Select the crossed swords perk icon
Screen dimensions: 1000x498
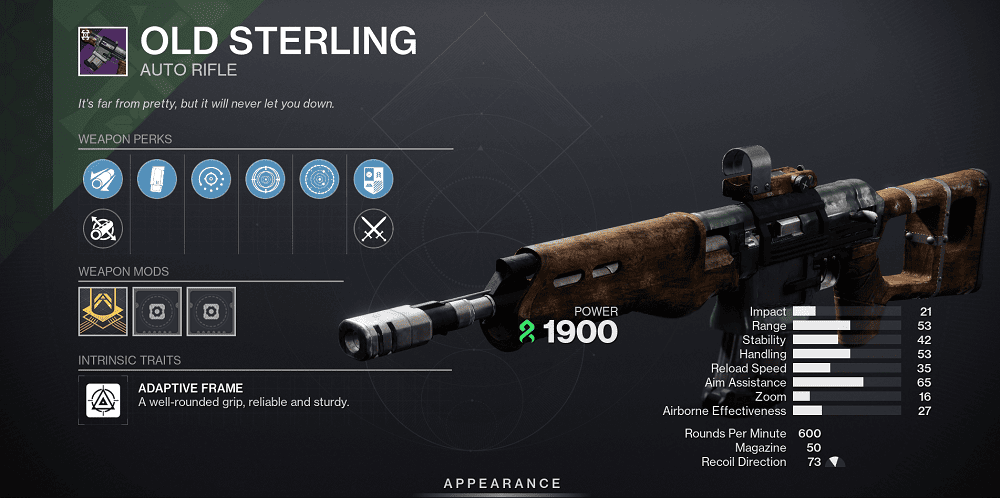(373, 231)
